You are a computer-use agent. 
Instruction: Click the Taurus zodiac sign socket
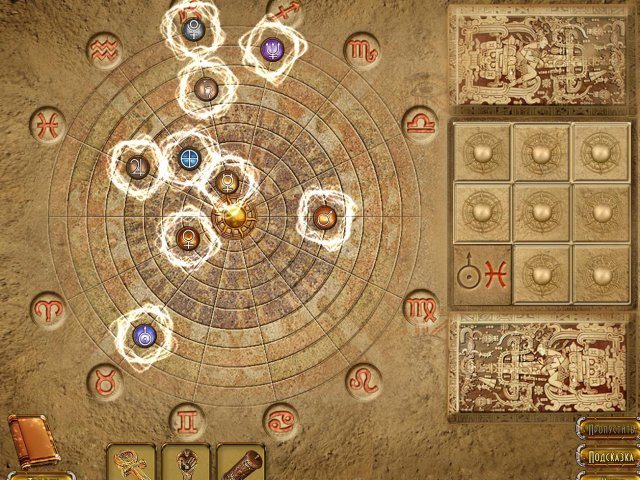tap(103, 380)
